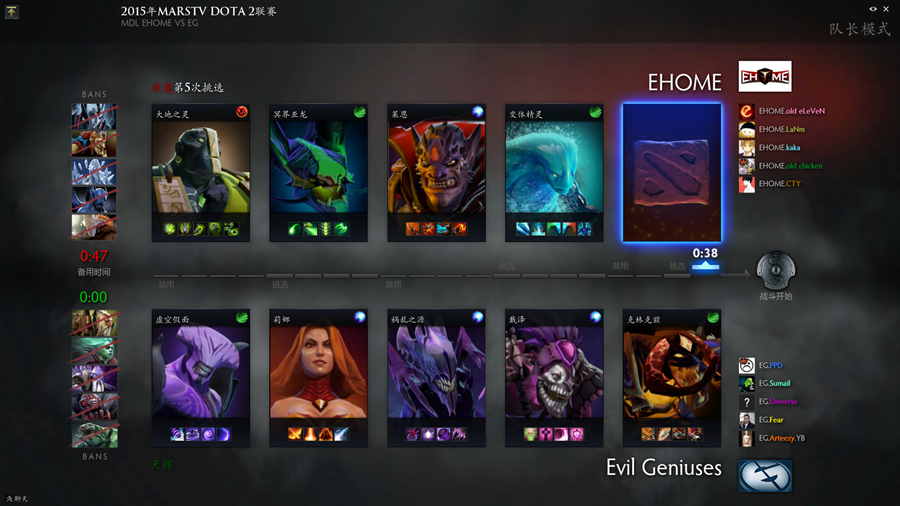Select player EG.Arteezy in the roster
Image resolution: width=900 pixels, height=506 pixels.
780,438
